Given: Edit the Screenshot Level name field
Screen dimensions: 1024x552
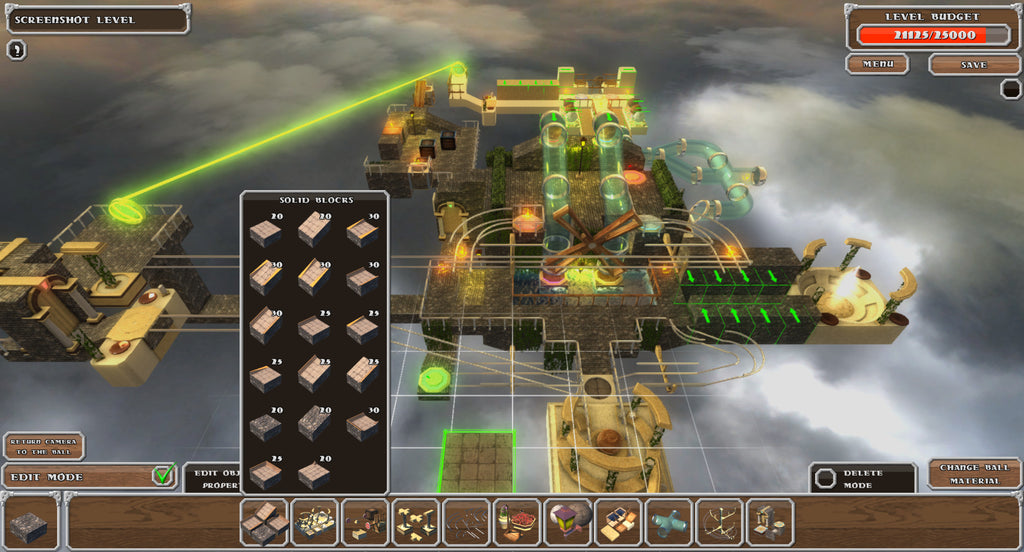Looking at the screenshot, I should (95, 19).
